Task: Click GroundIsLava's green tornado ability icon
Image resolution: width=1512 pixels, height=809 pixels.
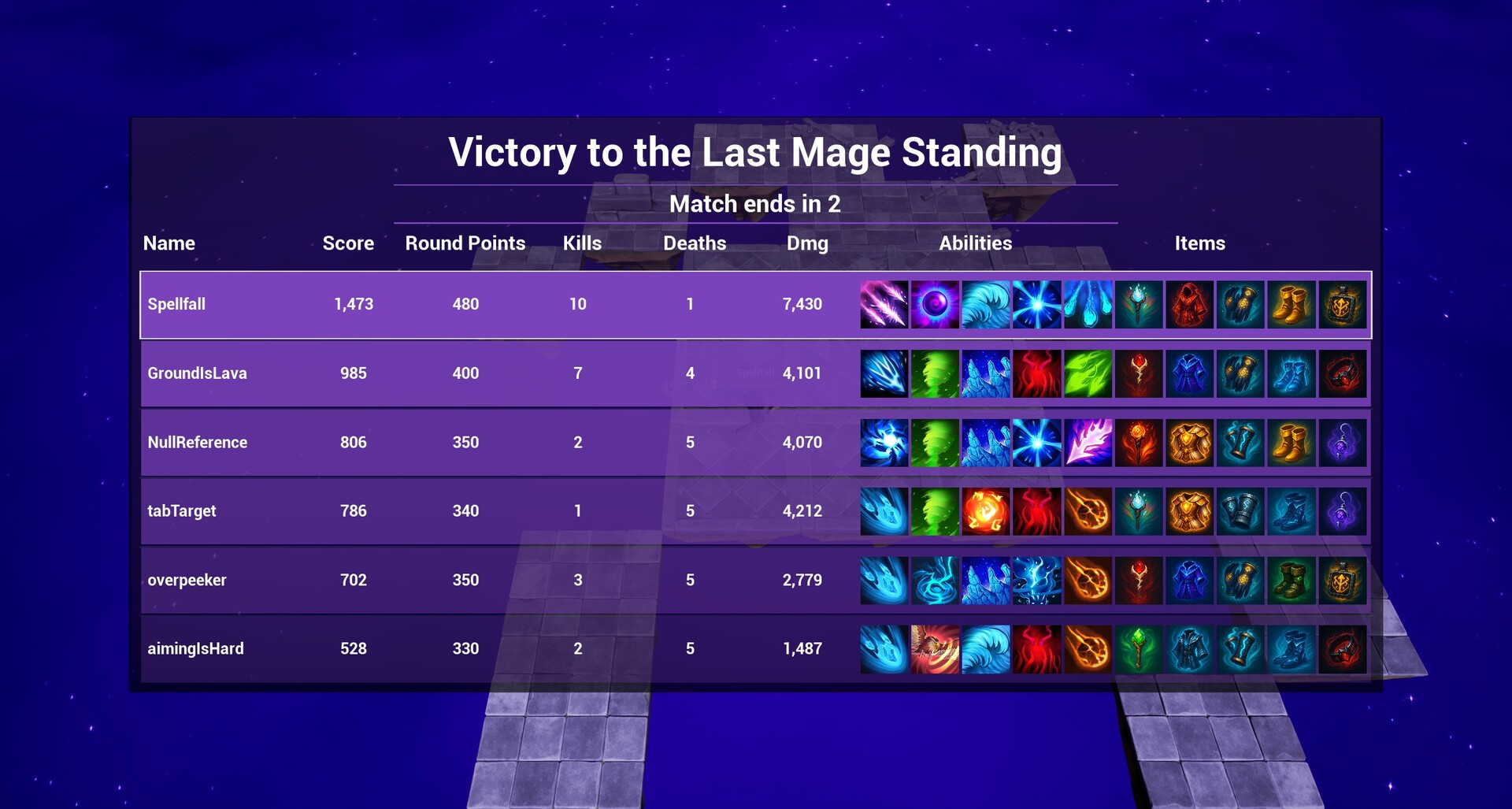Action: 935,373
